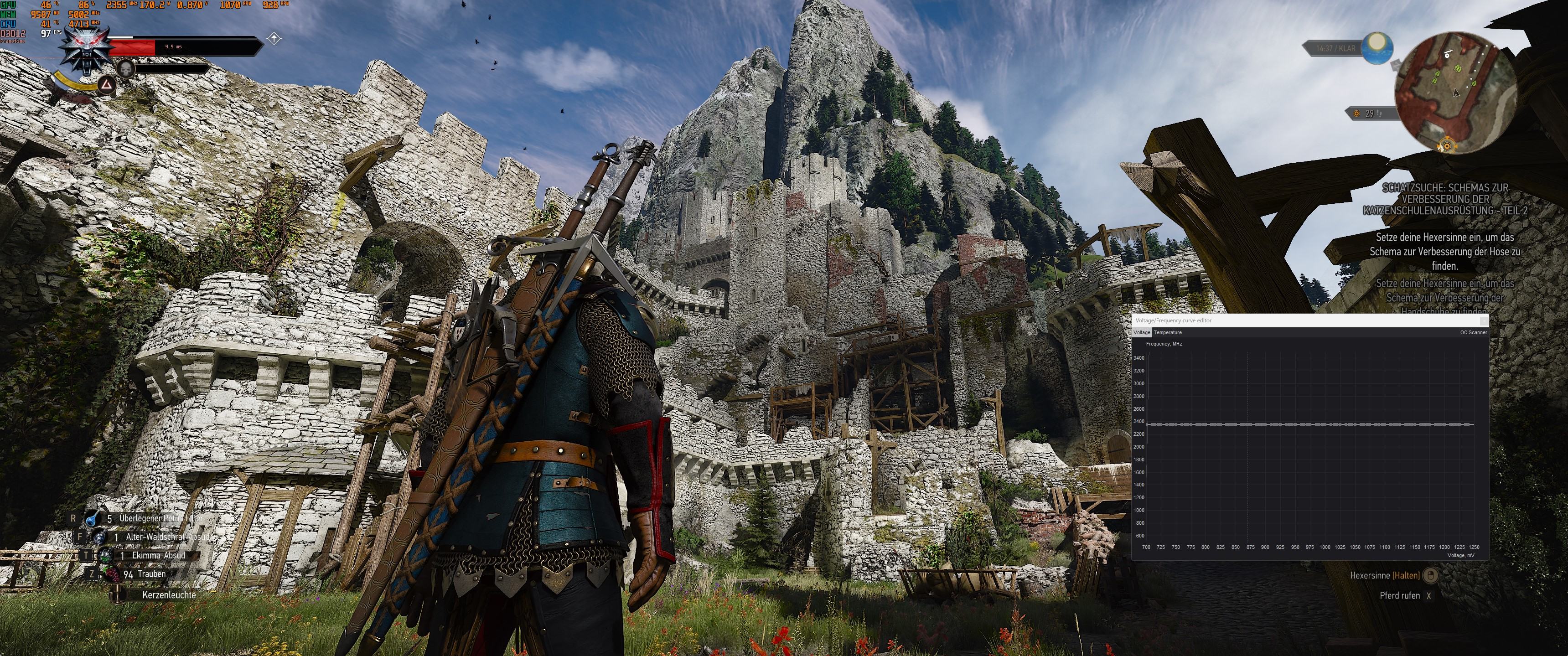The width and height of the screenshot is (1568, 656).
Task: Click the skull toxicity icon
Action: [x=125, y=67]
